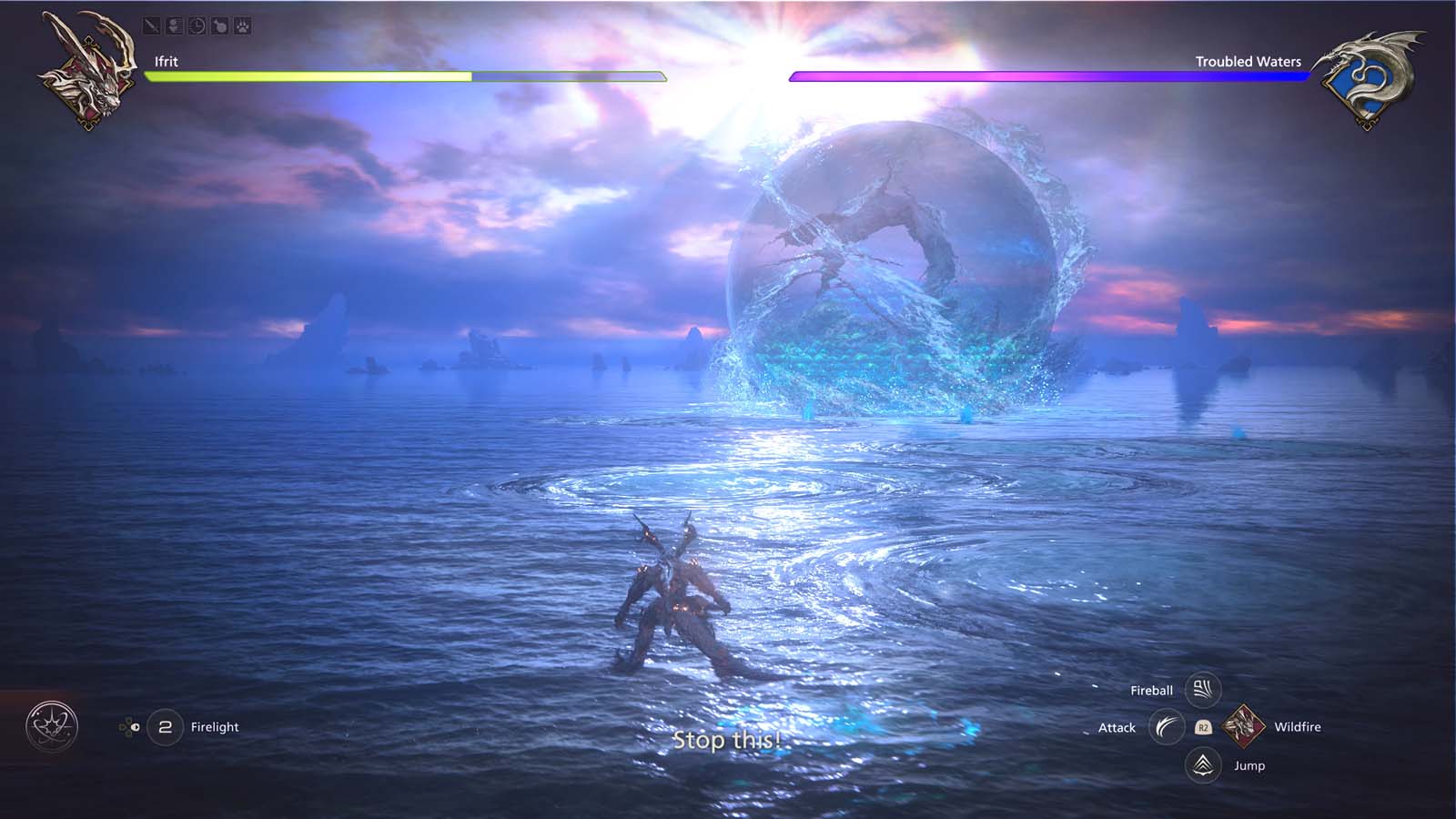Select the Fireball ability icon
The height and width of the screenshot is (819, 1456).
[1202, 690]
